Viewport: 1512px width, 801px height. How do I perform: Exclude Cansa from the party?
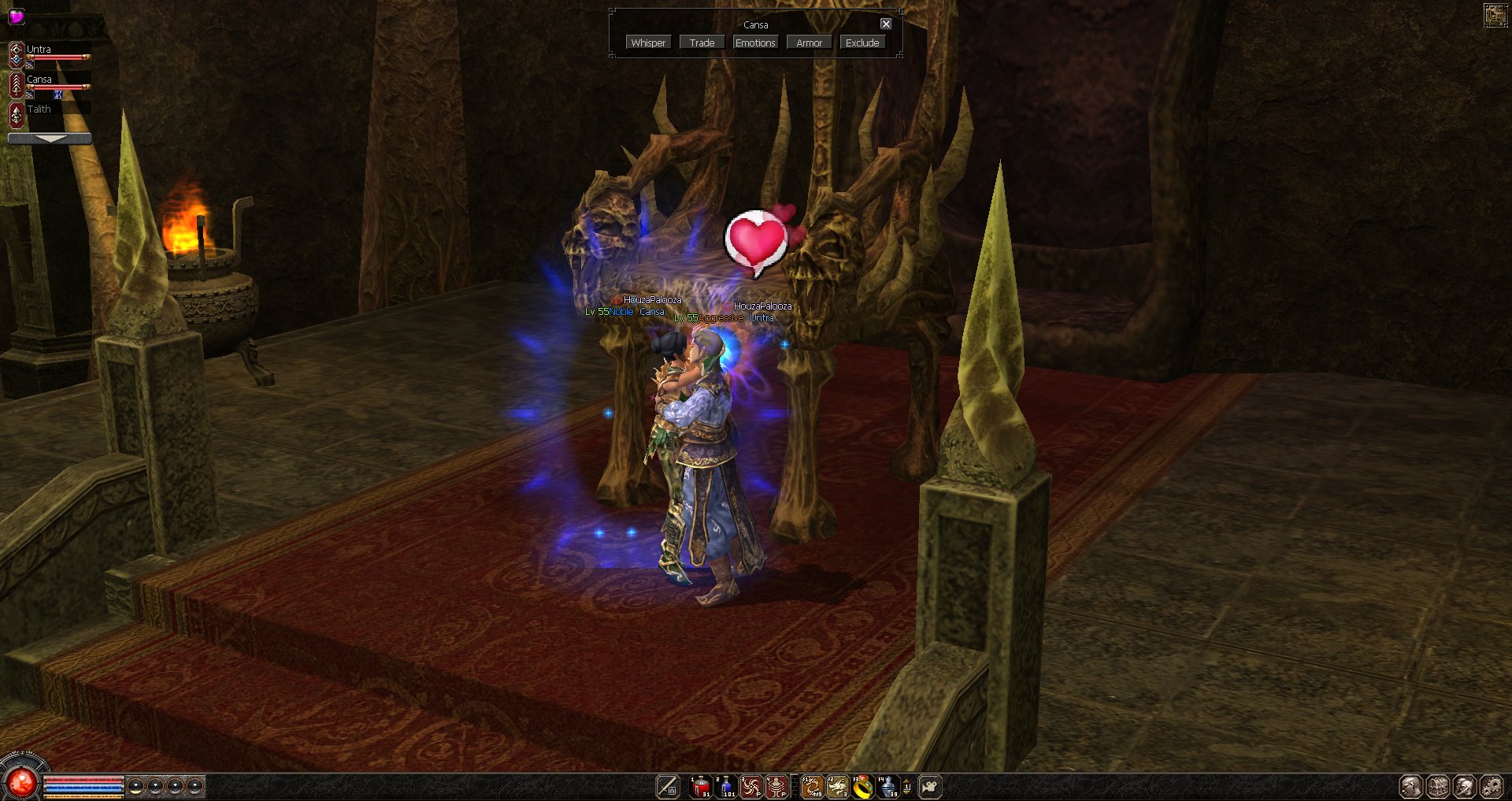pyautogui.click(x=862, y=43)
